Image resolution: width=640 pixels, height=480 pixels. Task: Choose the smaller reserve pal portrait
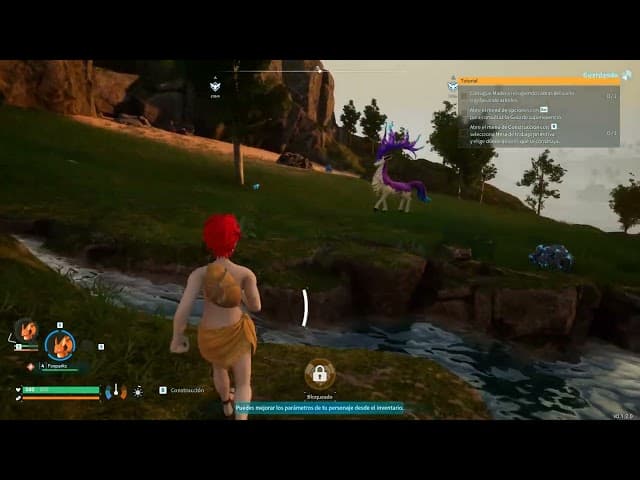click(26, 331)
